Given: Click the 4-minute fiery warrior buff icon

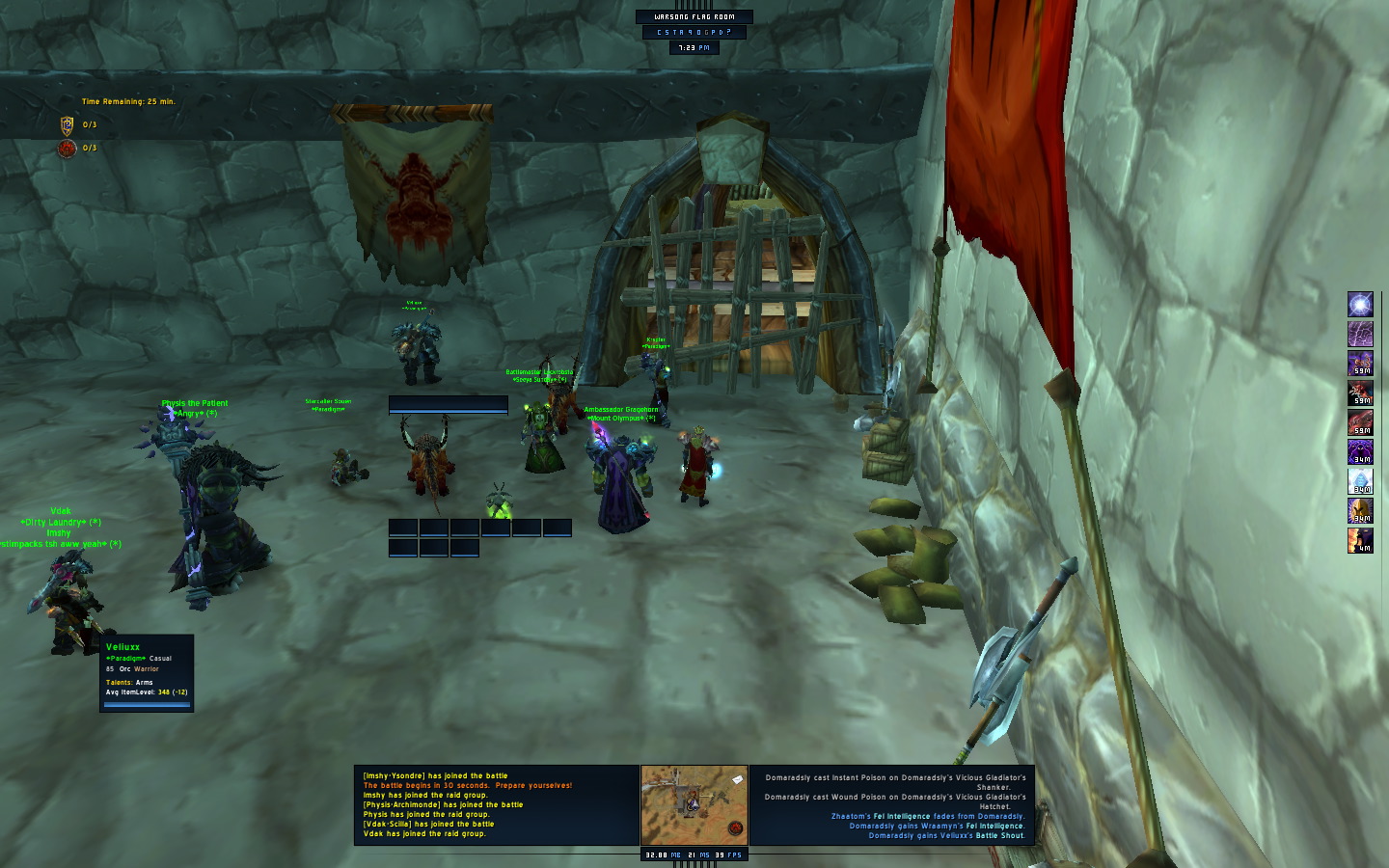Looking at the screenshot, I should [1360, 540].
